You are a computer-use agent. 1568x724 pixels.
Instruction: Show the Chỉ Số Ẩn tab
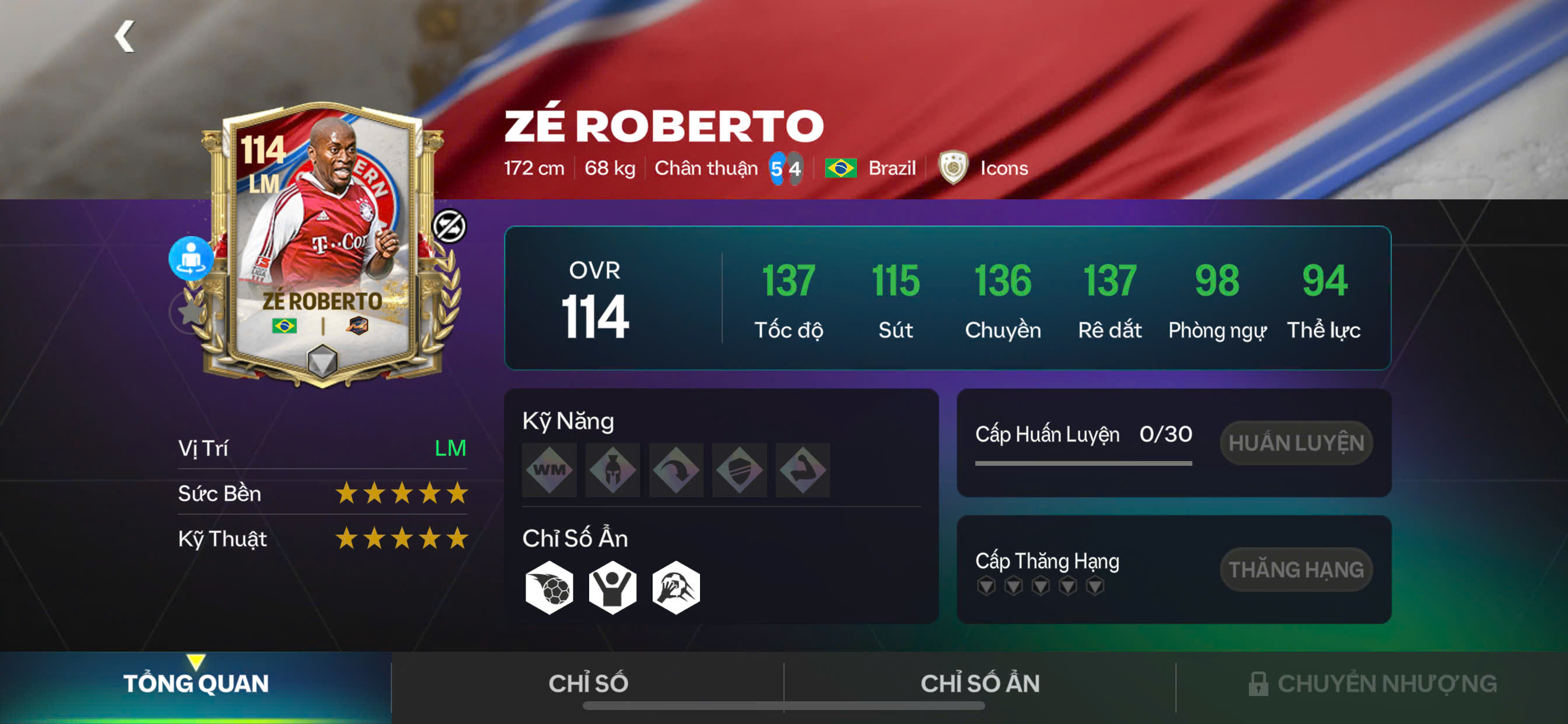point(979,684)
